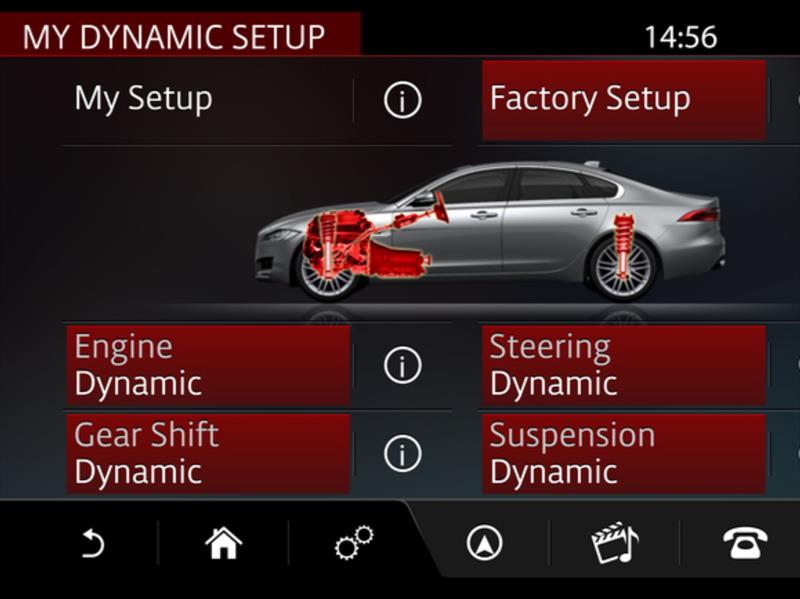This screenshot has height=599, width=800.
Task: Open navigation from the compass icon
Action: 484,544
